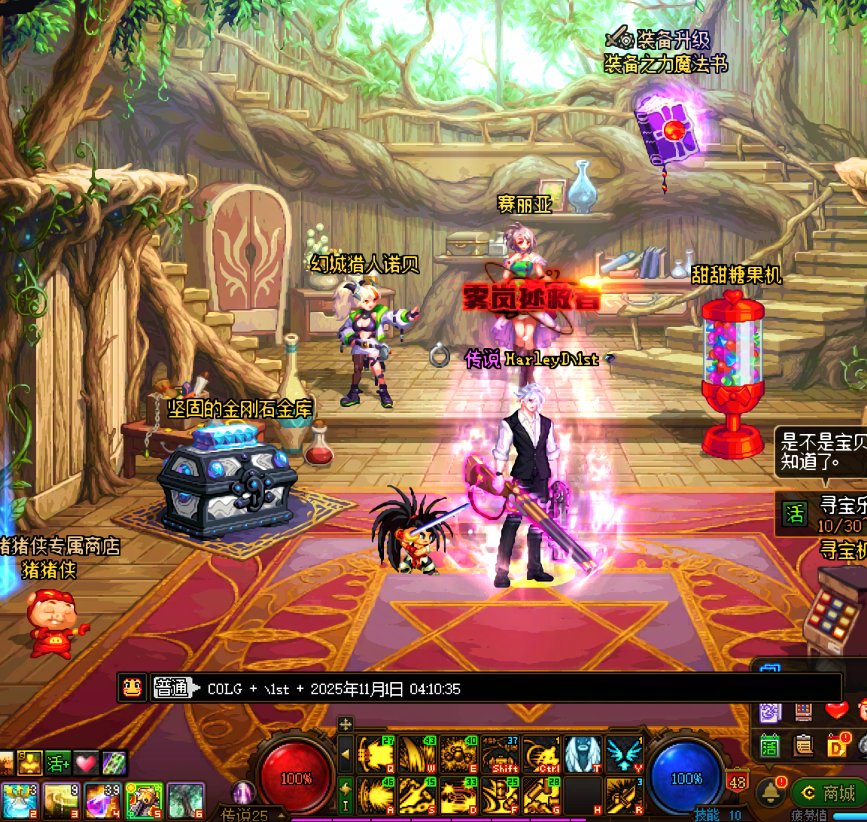867x822 pixels.
Task: Click the chat emoji face icon
Action: point(131,688)
